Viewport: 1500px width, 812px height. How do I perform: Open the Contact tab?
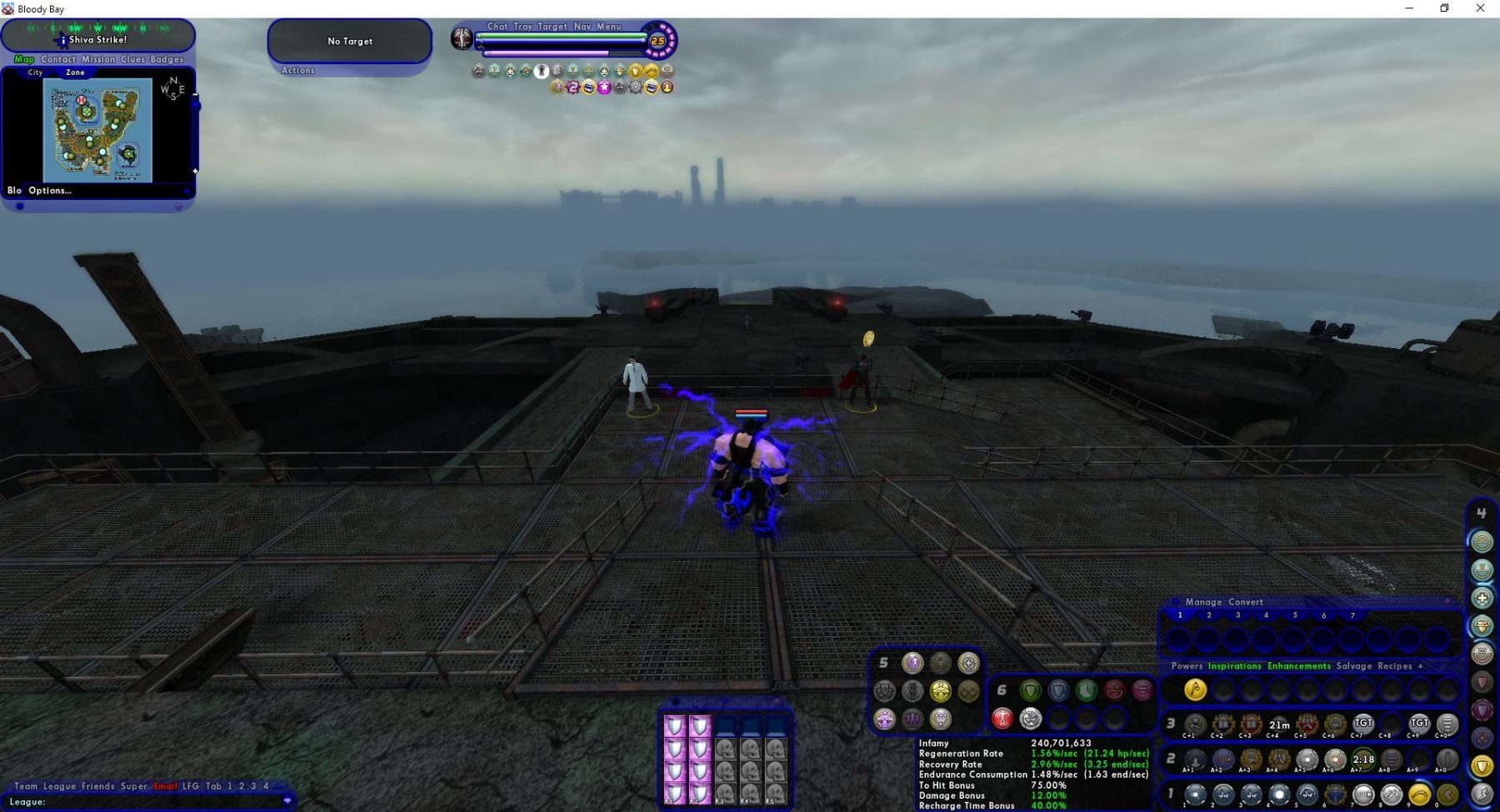pos(58,59)
